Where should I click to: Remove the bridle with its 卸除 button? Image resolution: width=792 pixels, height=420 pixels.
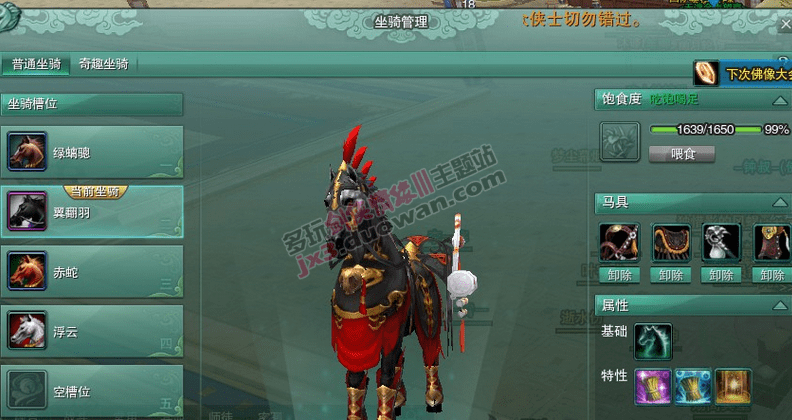[x=619, y=275]
